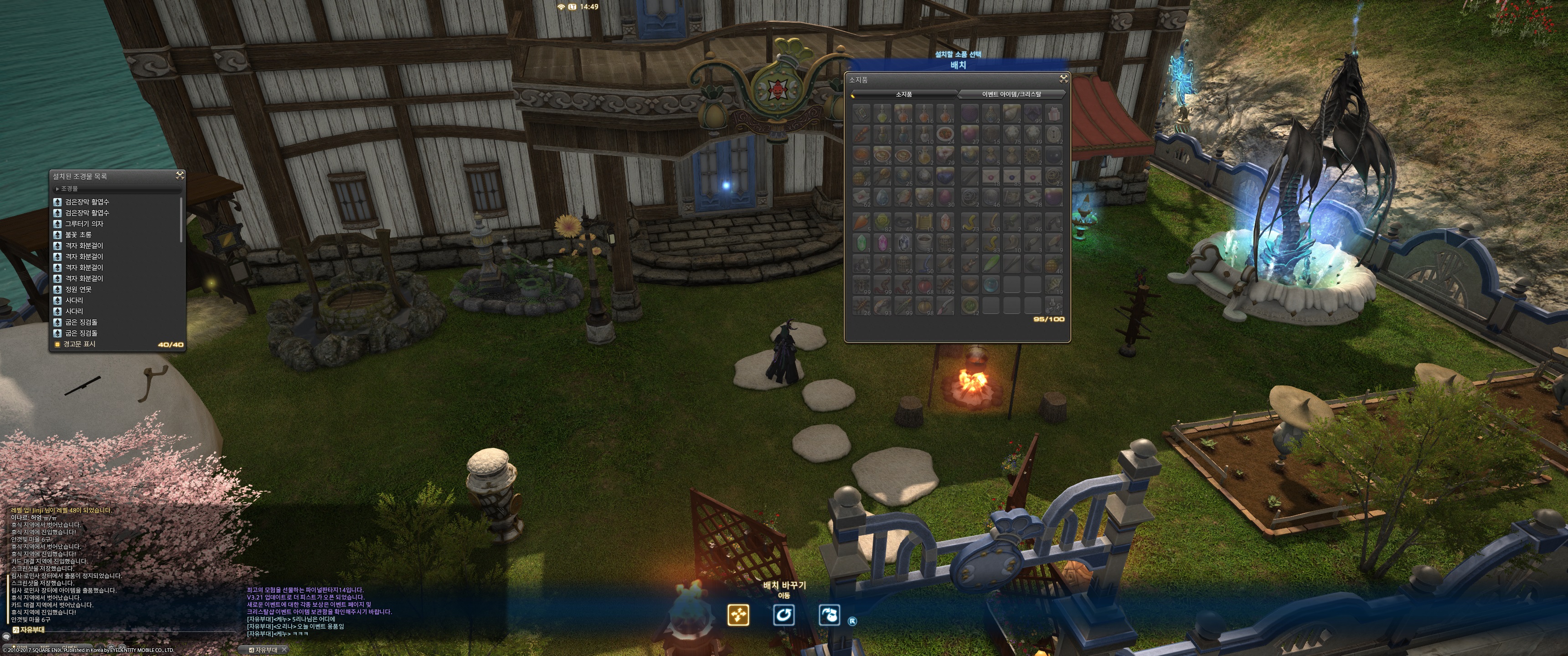Viewport: 1568px width, 656px height.
Task: Close the detached 자유부대 chat window tab
Action: click(284, 650)
